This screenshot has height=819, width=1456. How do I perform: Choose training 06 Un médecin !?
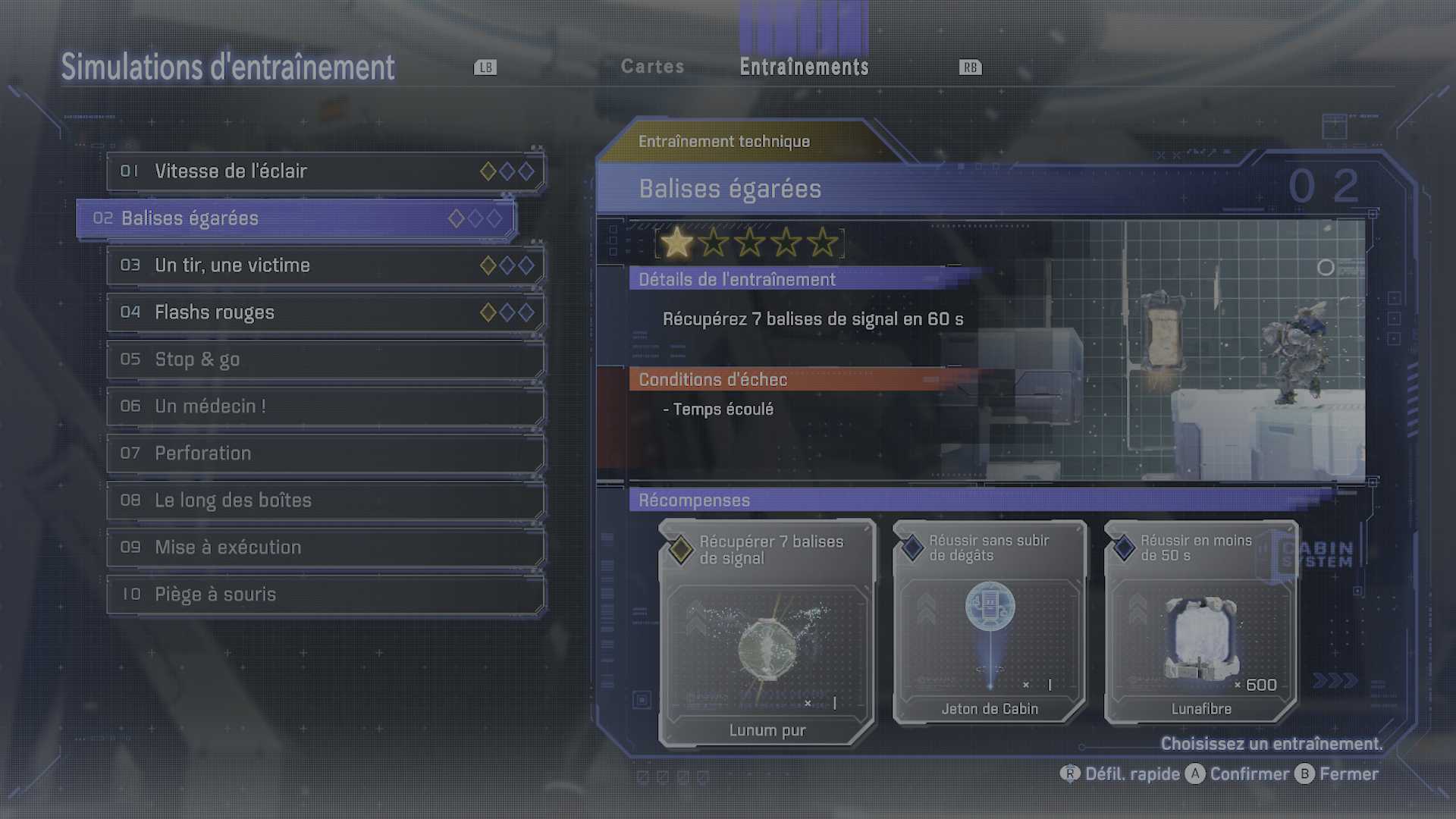click(x=325, y=406)
